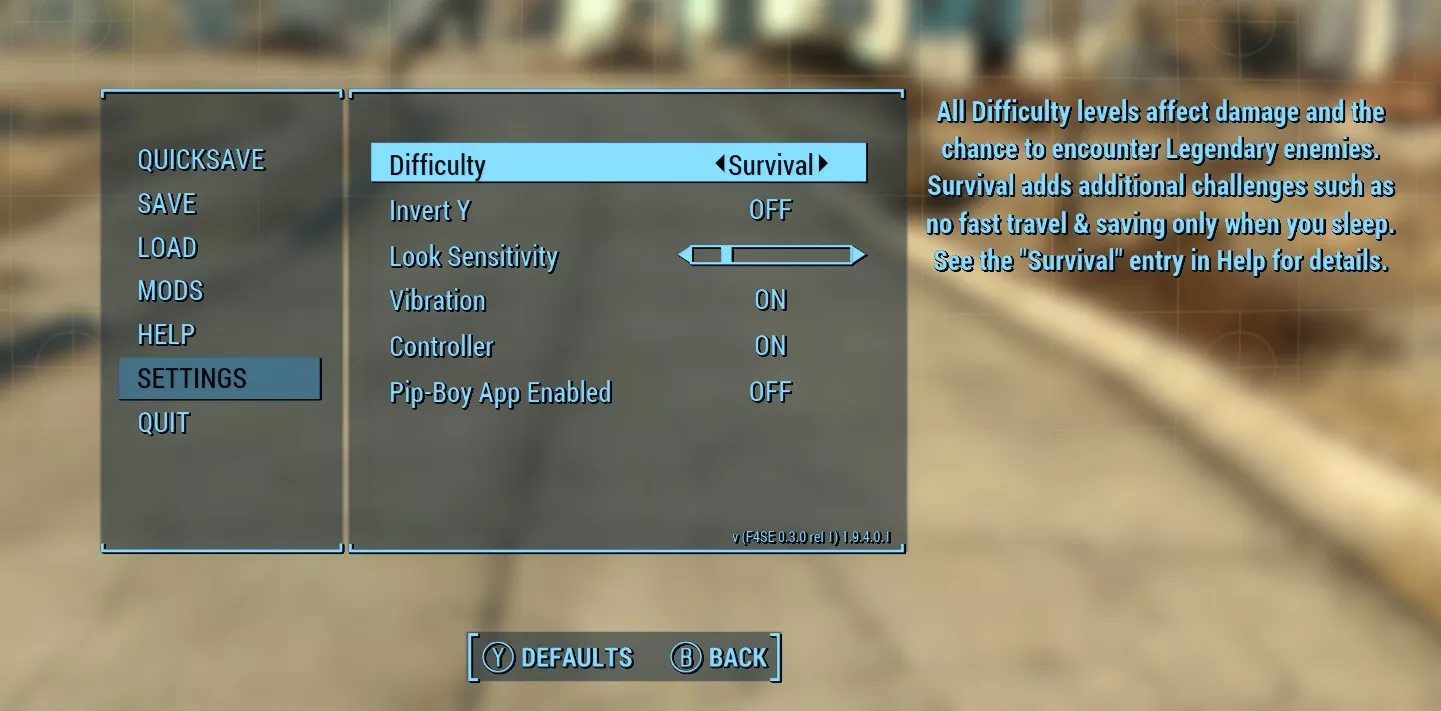Click the right arrow next to Survival difficulty

[823, 164]
